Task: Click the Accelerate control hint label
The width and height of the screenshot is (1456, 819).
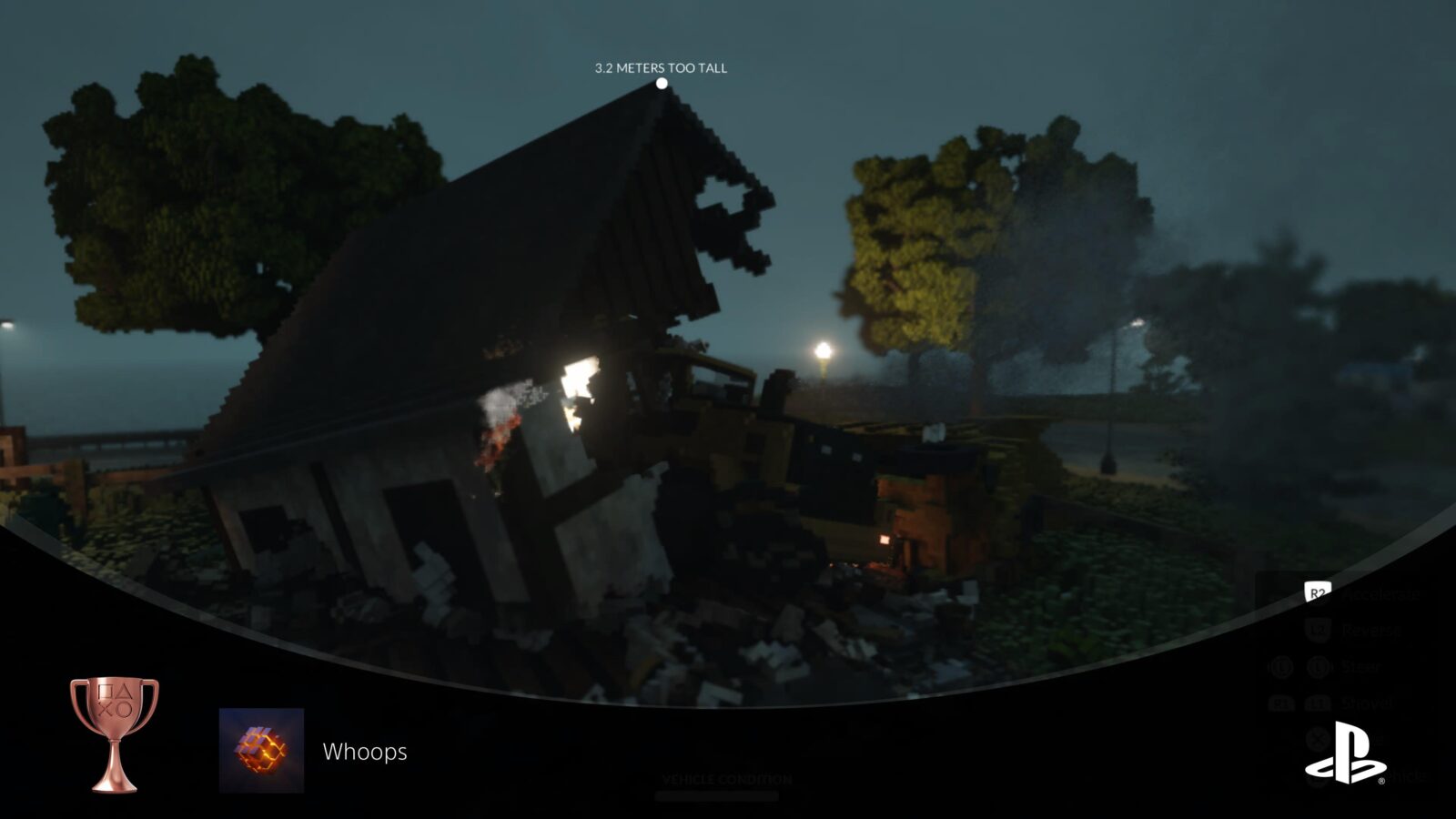Action: pyautogui.click(x=1382, y=594)
